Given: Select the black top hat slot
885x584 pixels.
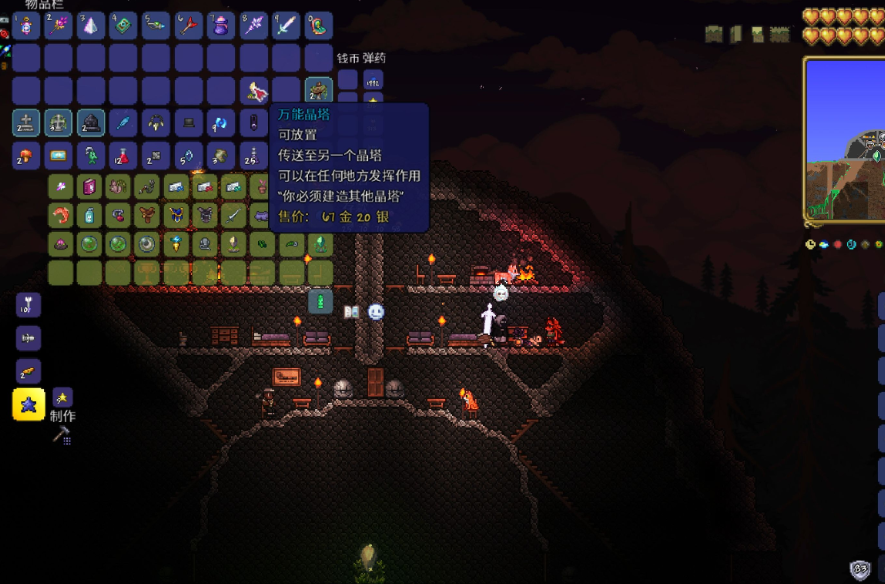Looking at the screenshot, I should click(x=188, y=123).
